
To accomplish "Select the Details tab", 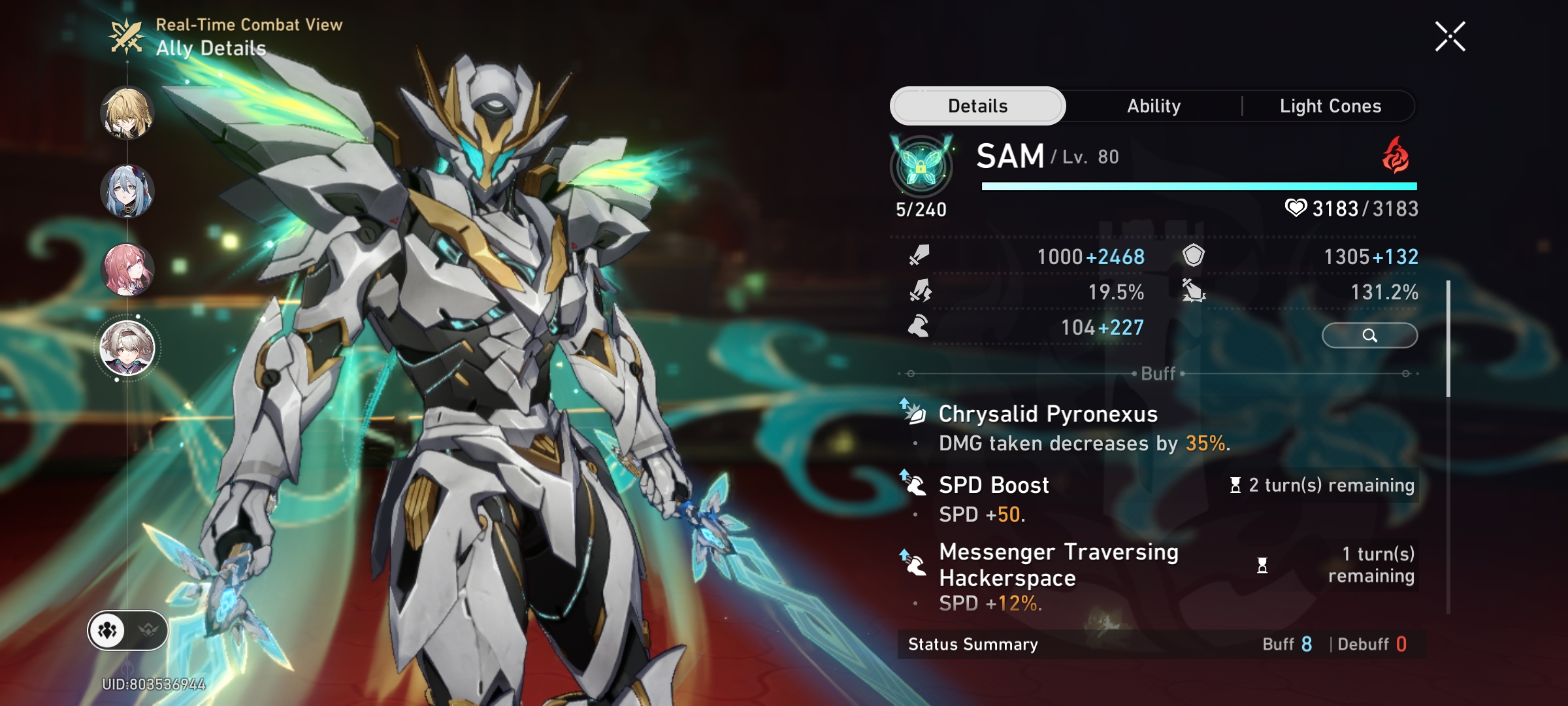I will 978,105.
